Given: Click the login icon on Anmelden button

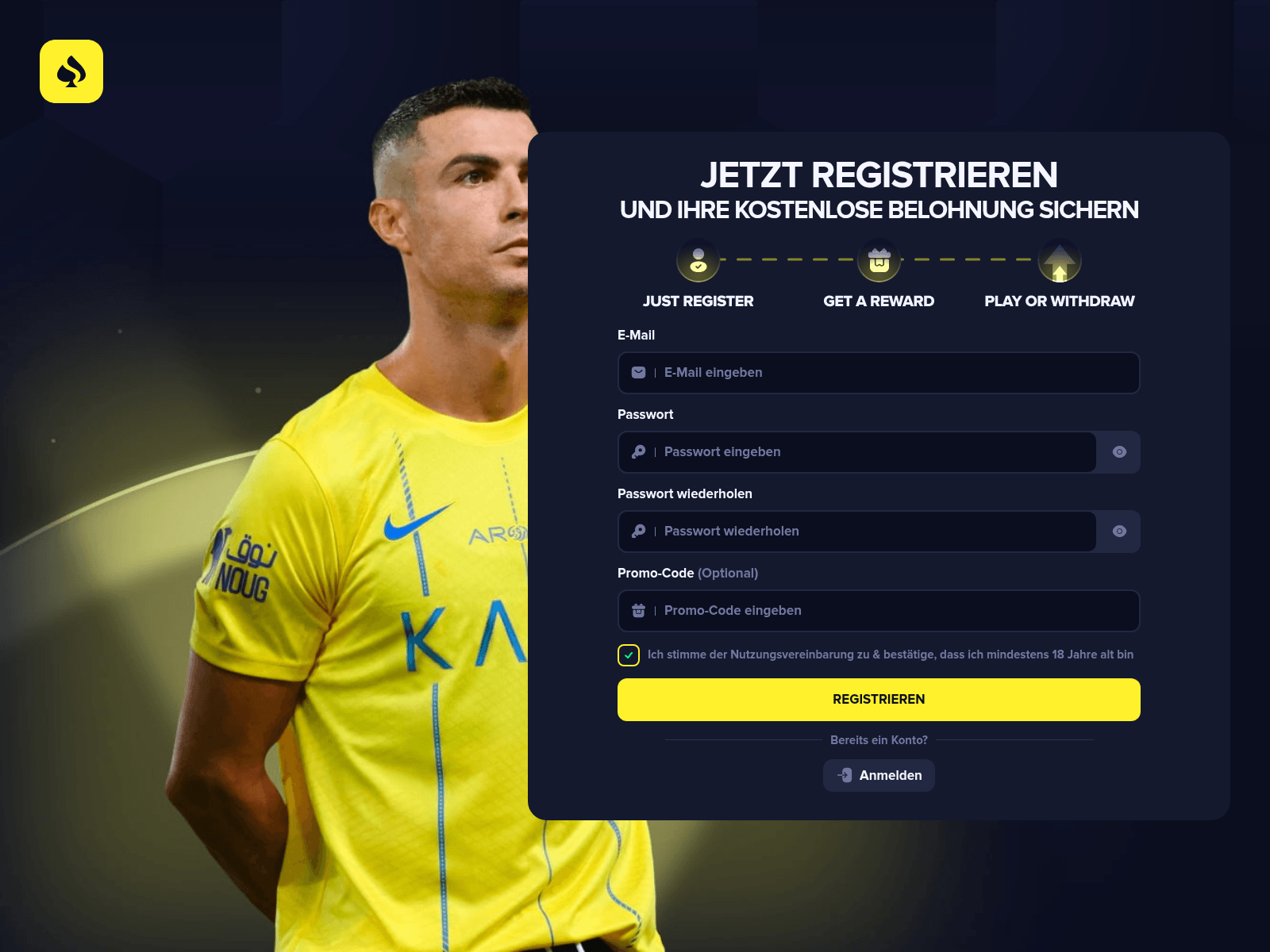Looking at the screenshot, I should click(x=844, y=775).
